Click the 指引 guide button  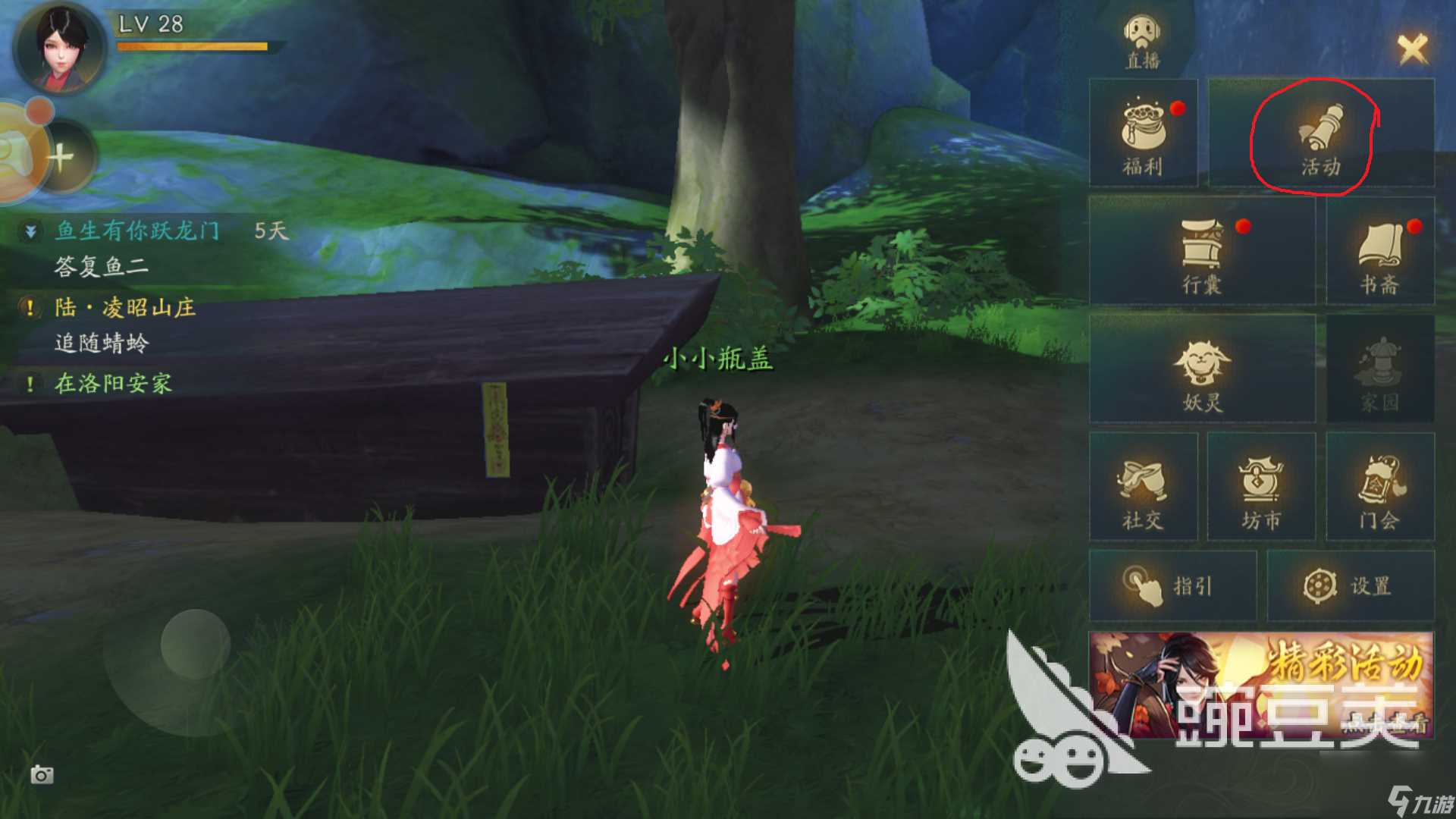click(1172, 586)
